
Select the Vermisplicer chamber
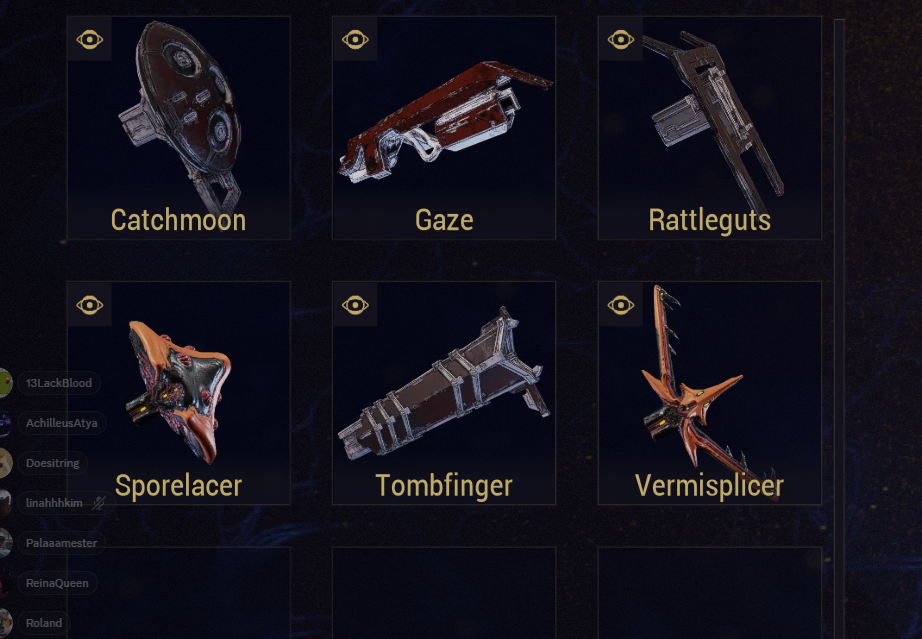pyautogui.click(x=709, y=393)
